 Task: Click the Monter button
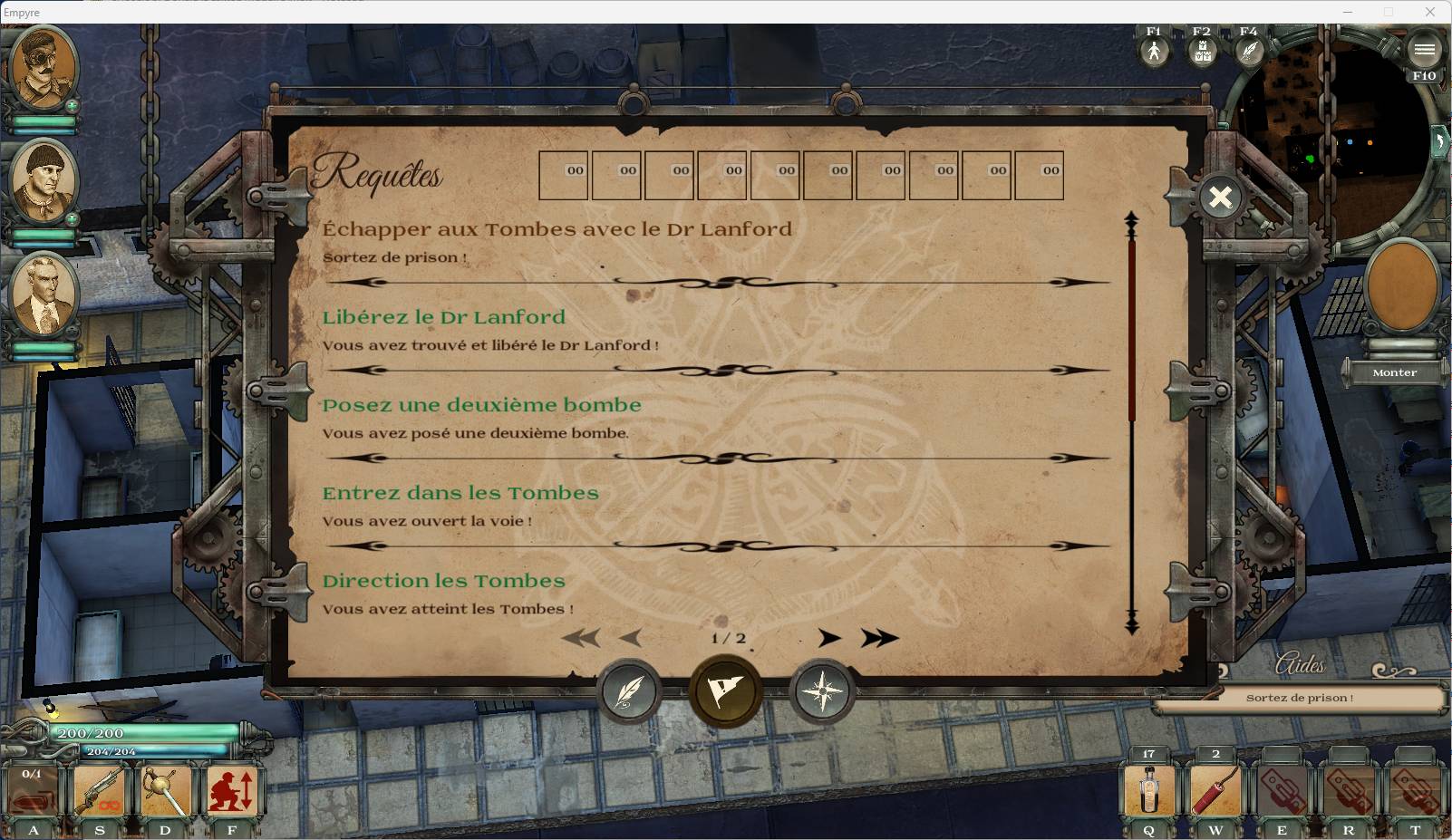(1394, 372)
